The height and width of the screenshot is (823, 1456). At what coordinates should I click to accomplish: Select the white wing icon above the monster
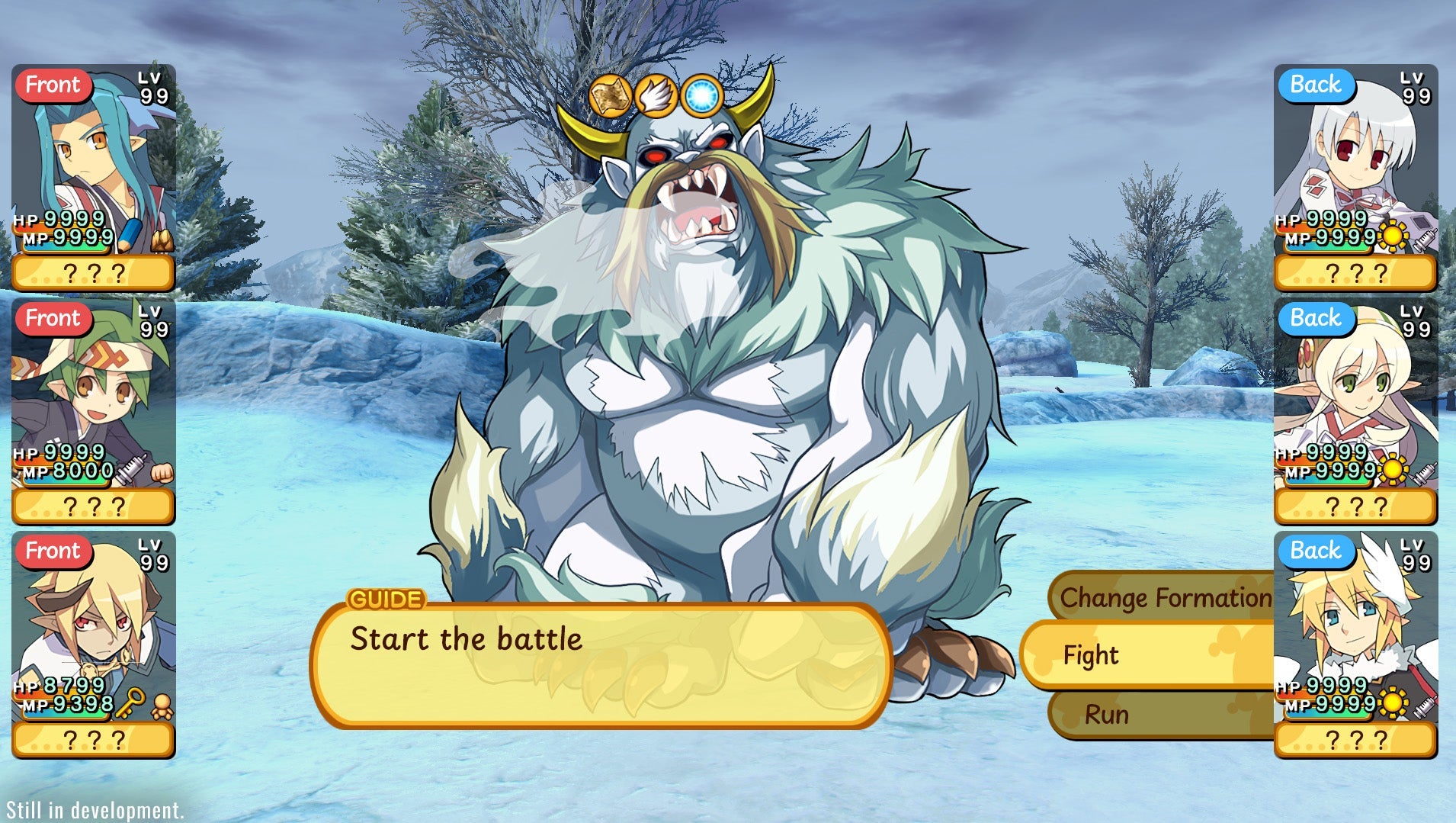(x=656, y=93)
